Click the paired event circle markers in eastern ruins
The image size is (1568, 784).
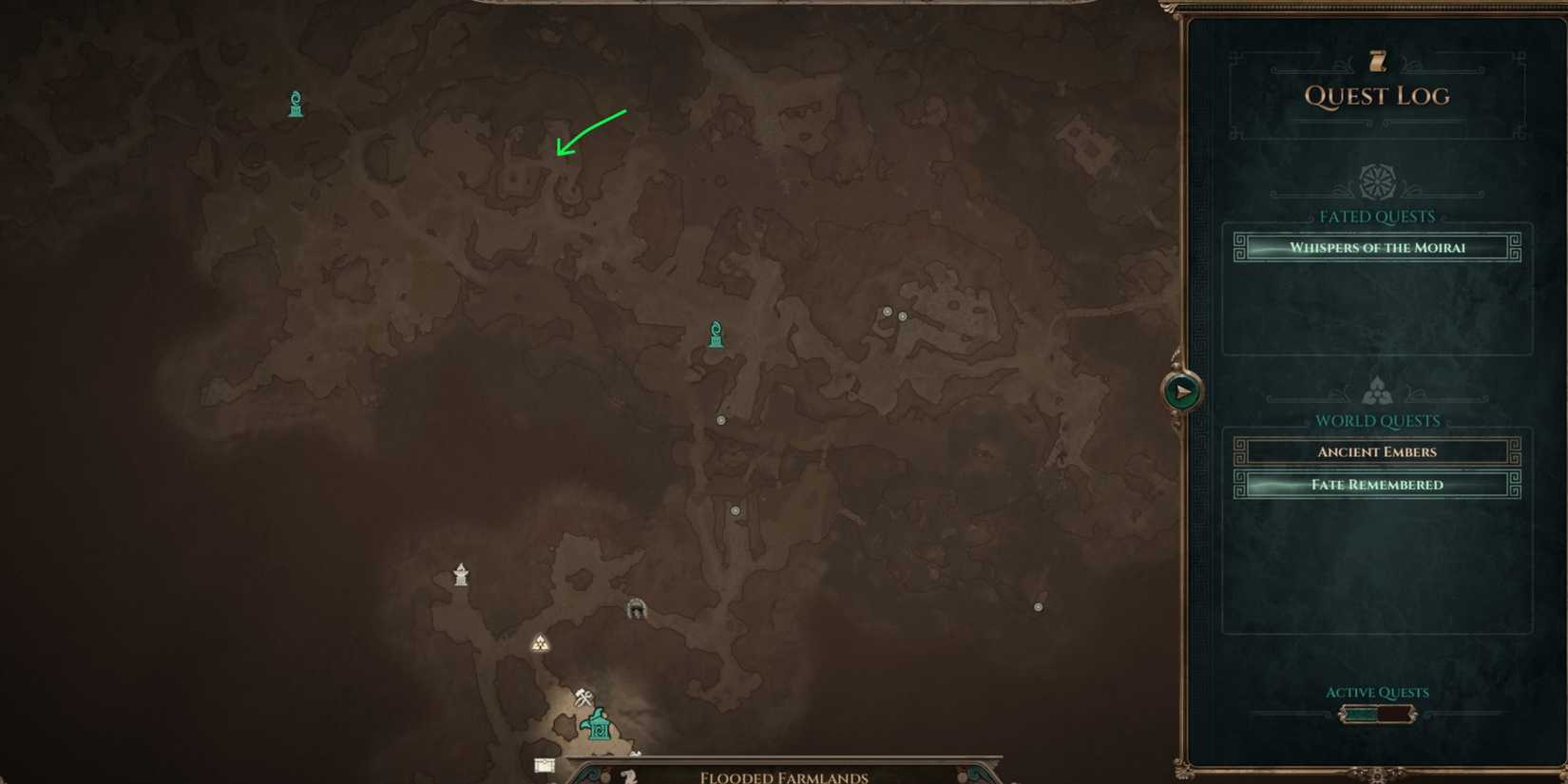pos(893,313)
